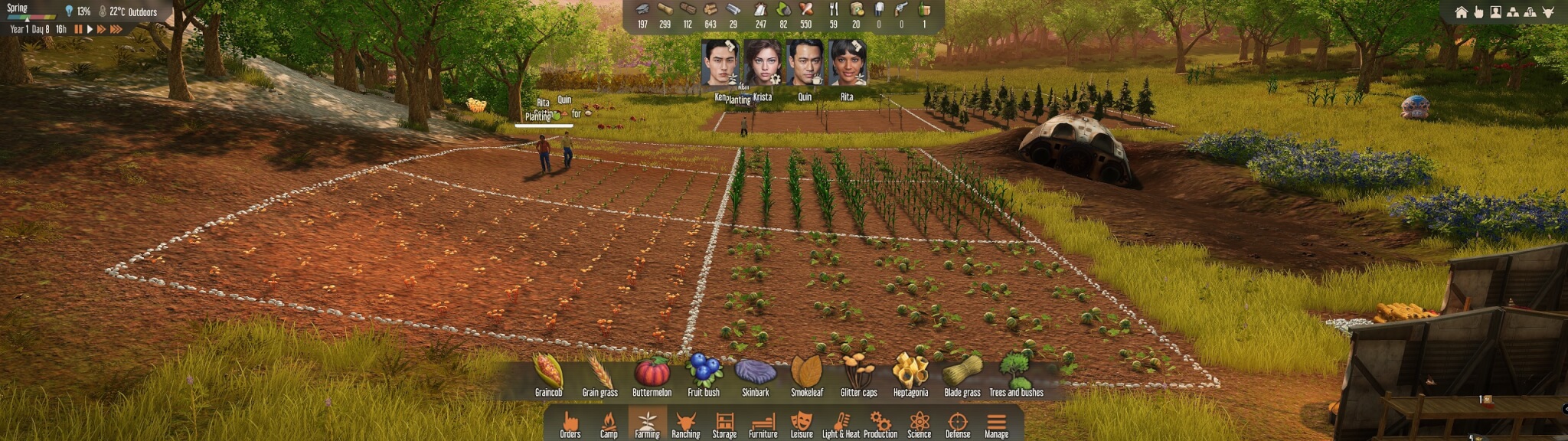
Task: Set the triple-arrow fastest game speed
Action: tap(116, 29)
